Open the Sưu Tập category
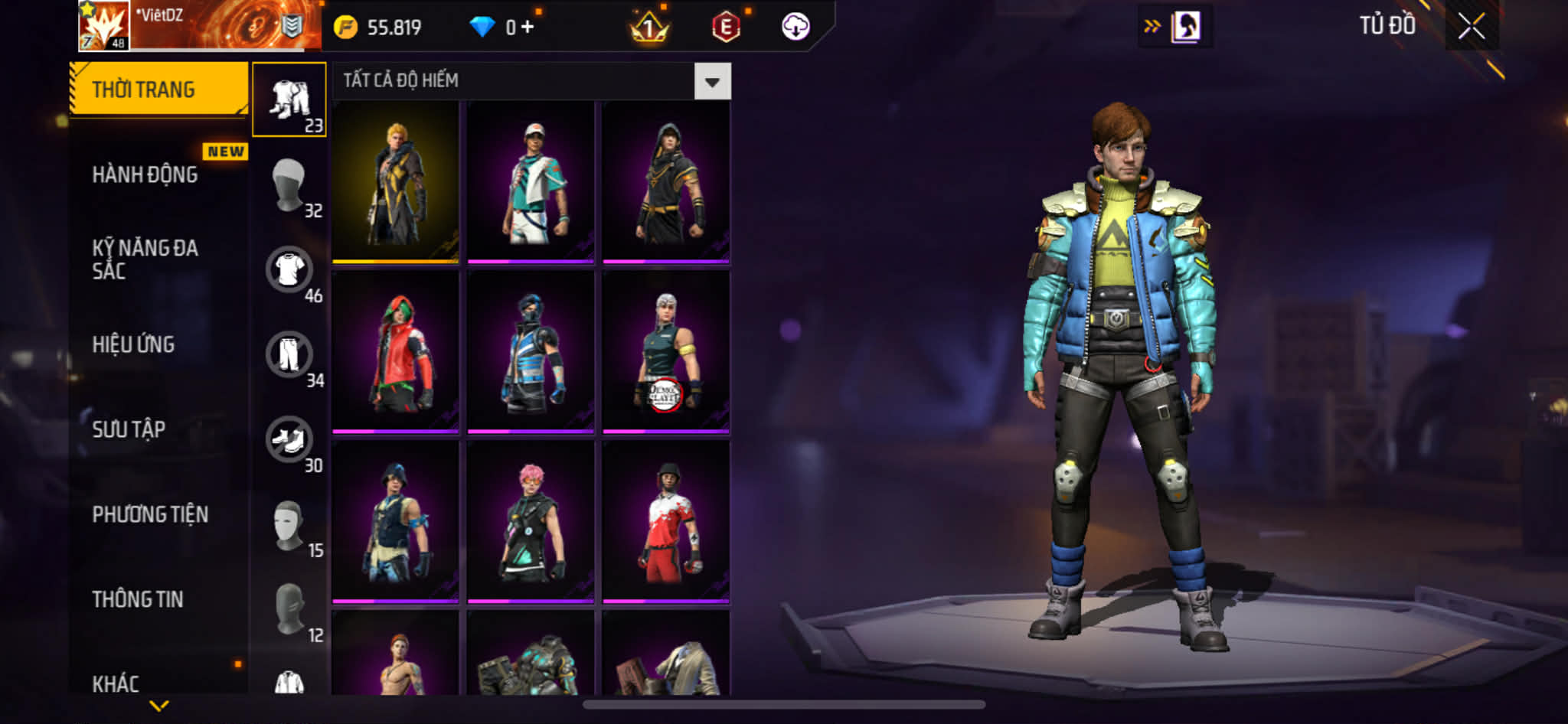This screenshot has width=1568, height=724. 129,429
